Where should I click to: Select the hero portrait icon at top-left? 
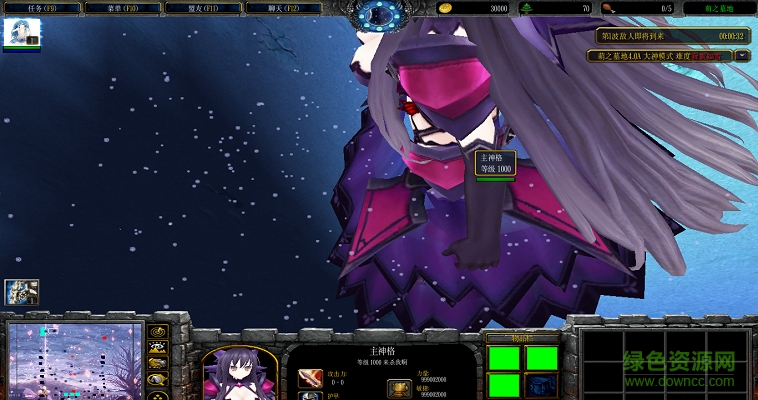click(21, 33)
